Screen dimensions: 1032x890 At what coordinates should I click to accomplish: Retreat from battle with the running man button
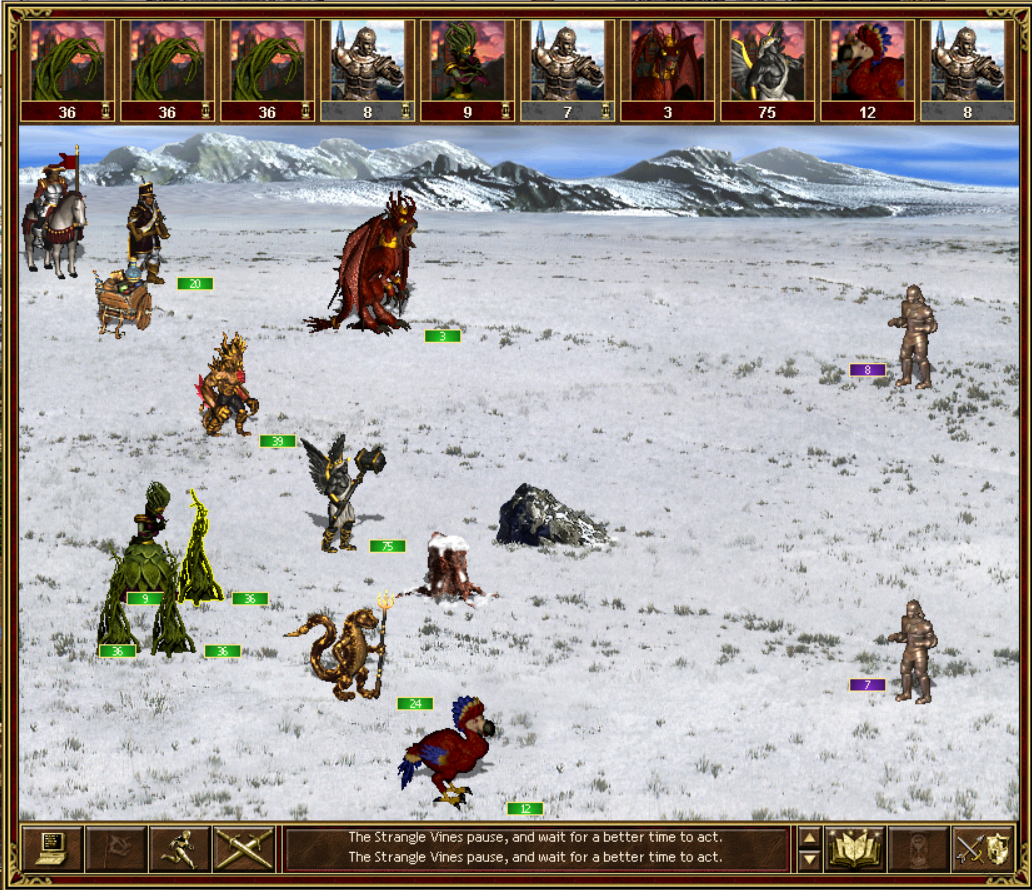(180, 849)
